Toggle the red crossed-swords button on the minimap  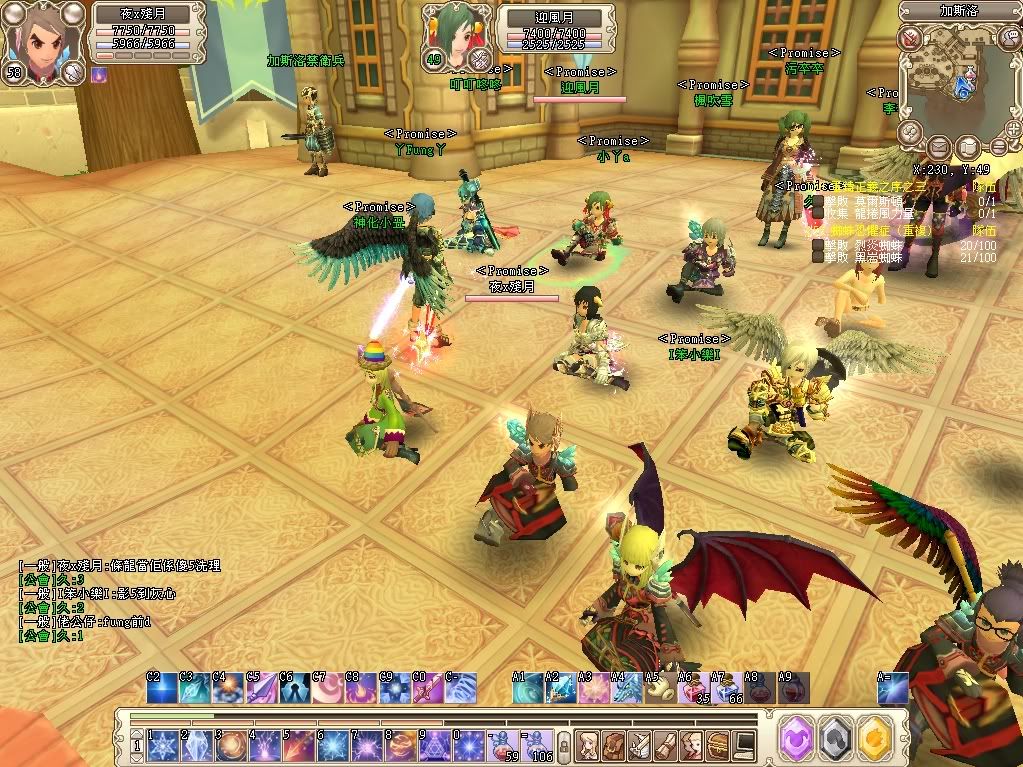pyautogui.click(x=909, y=39)
